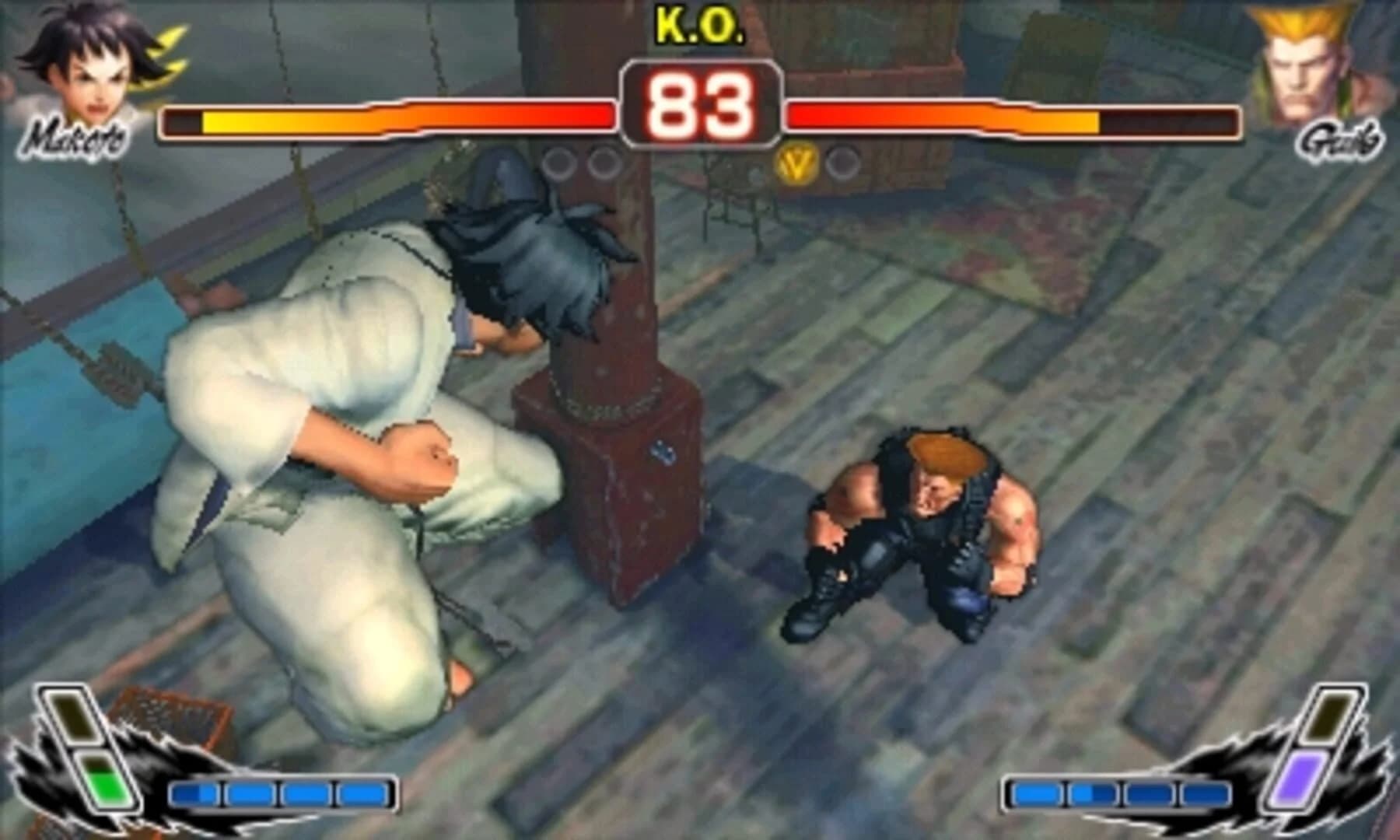Click the round indicator circle on Guile's side

pyautogui.click(x=842, y=163)
